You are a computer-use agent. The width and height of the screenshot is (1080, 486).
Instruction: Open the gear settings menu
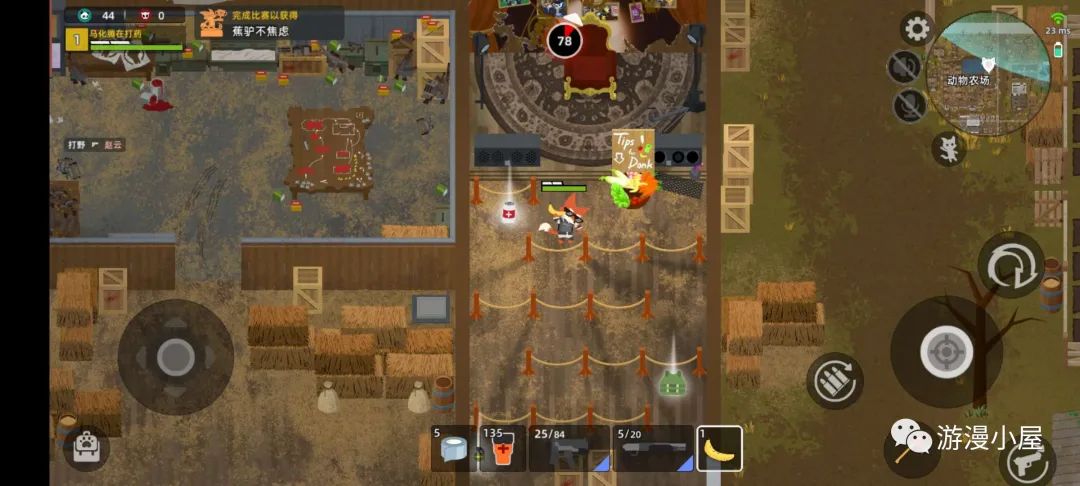pos(916,29)
